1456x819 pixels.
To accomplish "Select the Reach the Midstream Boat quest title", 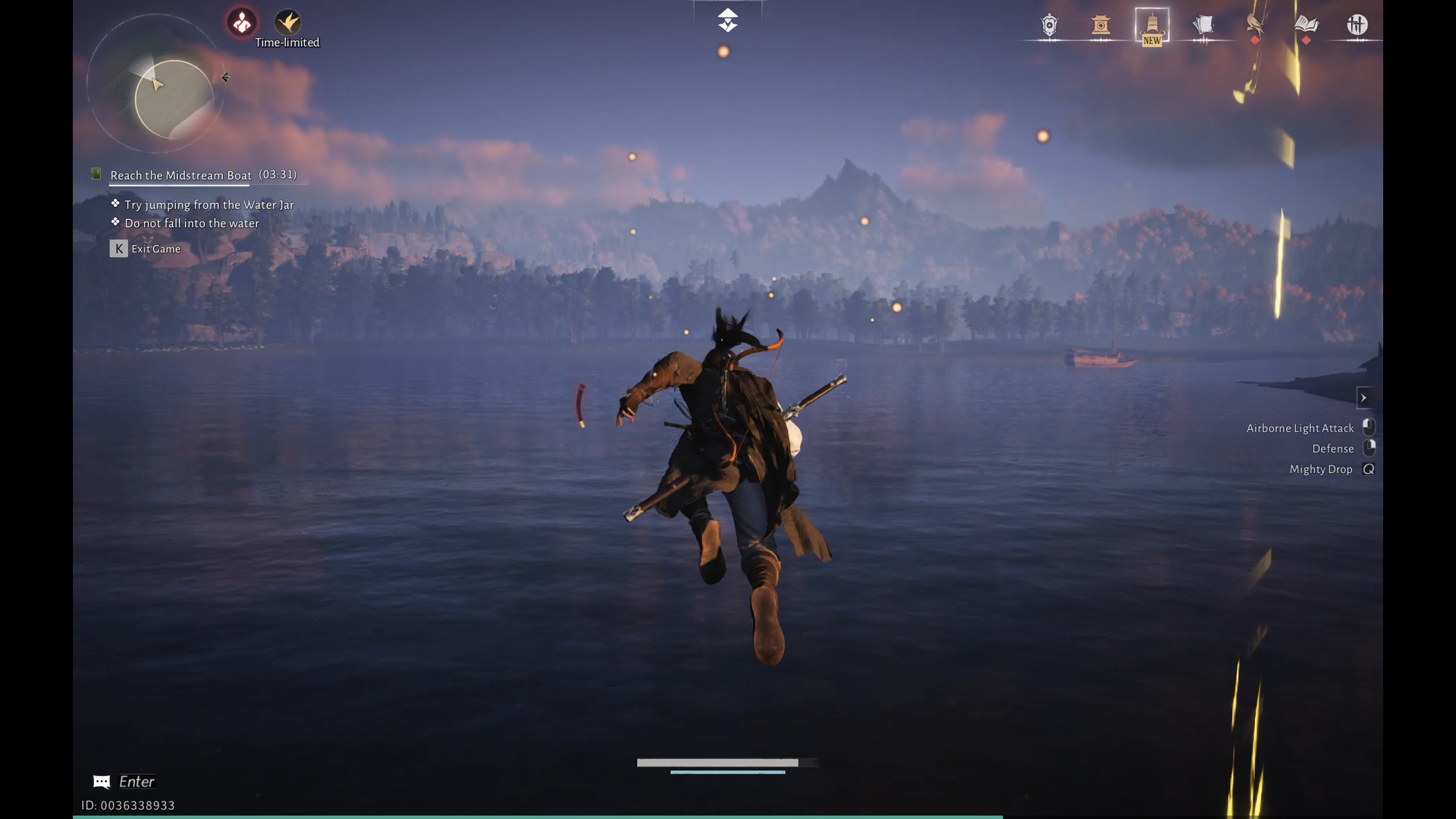I will pos(179,175).
